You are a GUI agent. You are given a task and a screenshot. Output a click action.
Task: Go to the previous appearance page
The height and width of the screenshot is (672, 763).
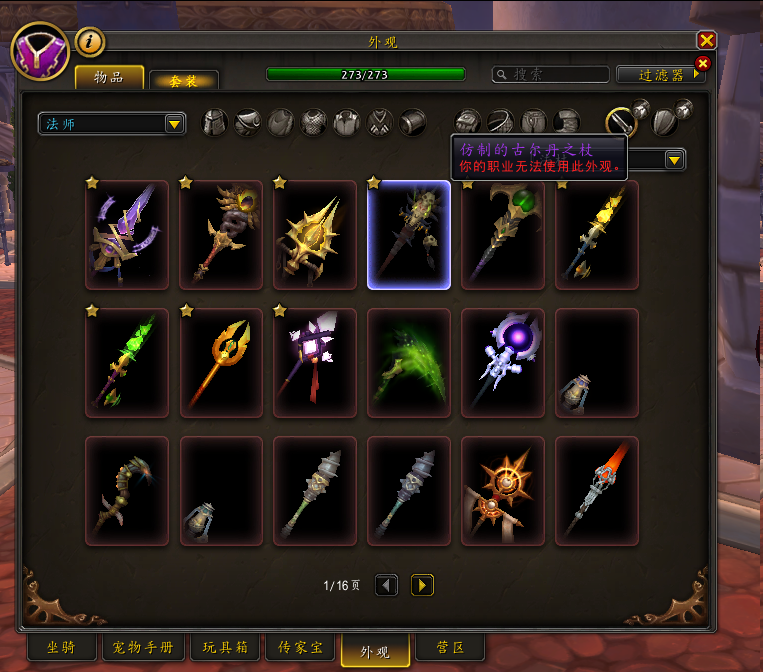[x=387, y=585]
